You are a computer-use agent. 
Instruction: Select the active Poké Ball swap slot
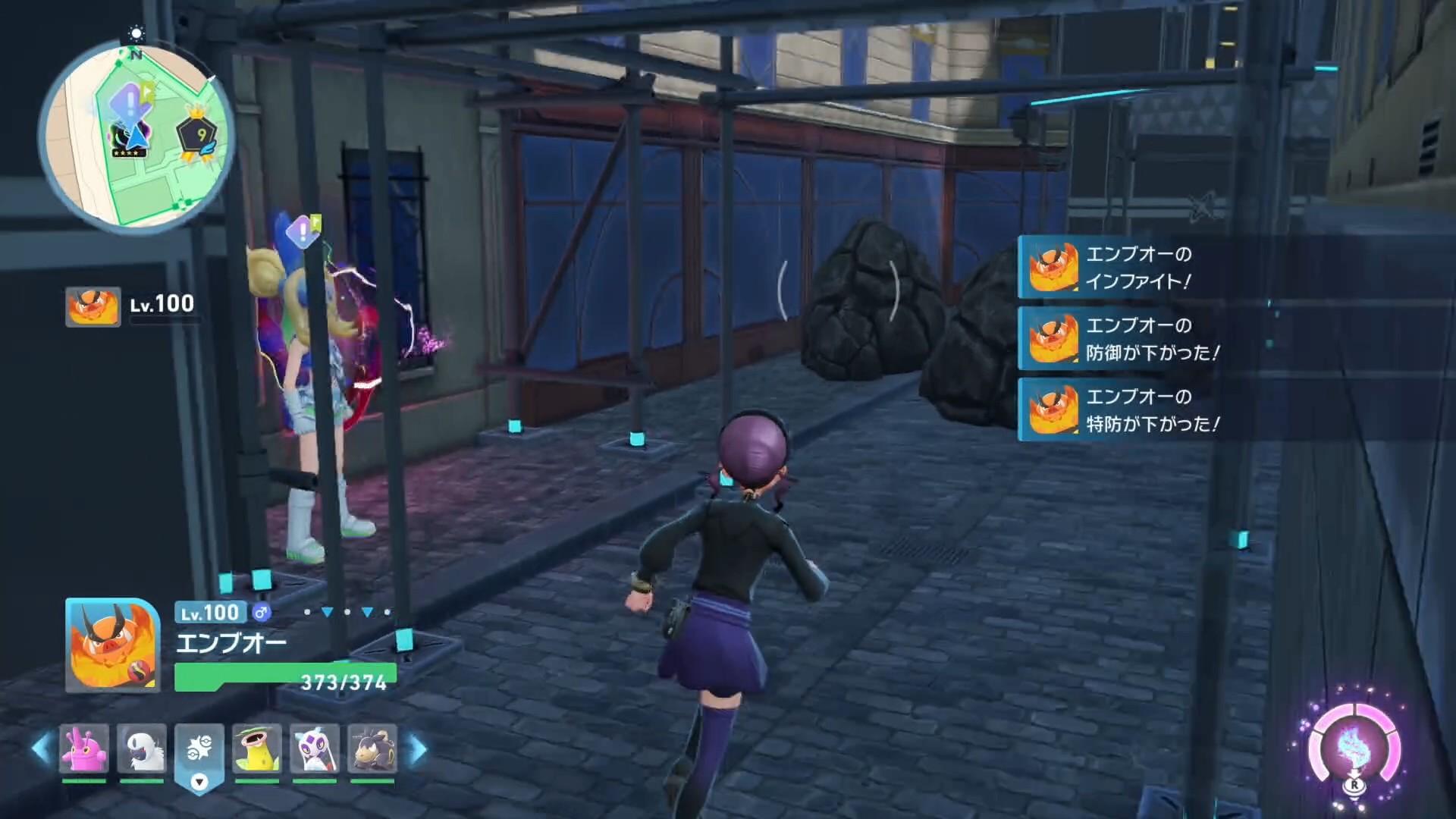coord(199,751)
